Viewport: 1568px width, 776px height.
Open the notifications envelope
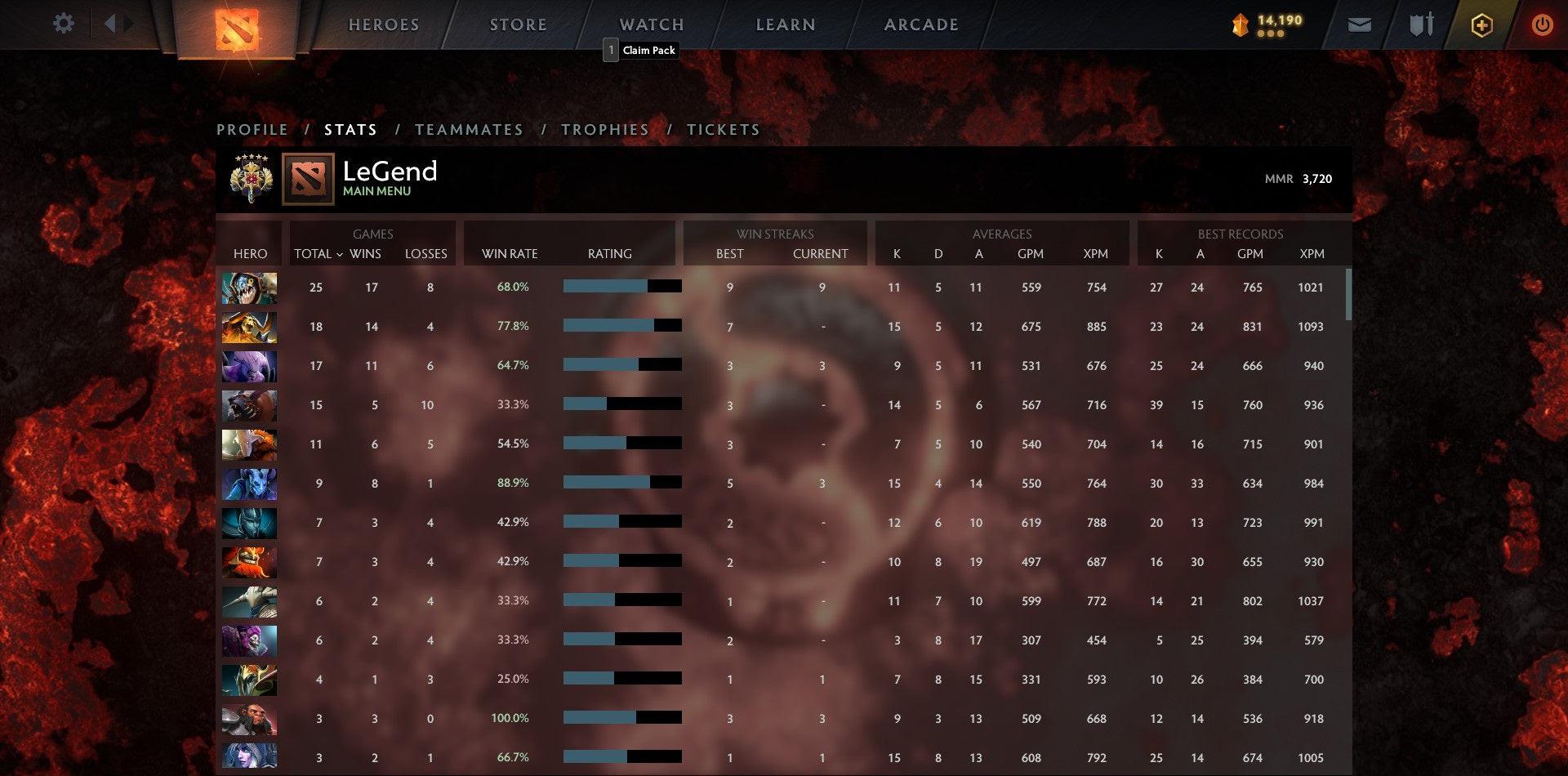click(x=1361, y=25)
